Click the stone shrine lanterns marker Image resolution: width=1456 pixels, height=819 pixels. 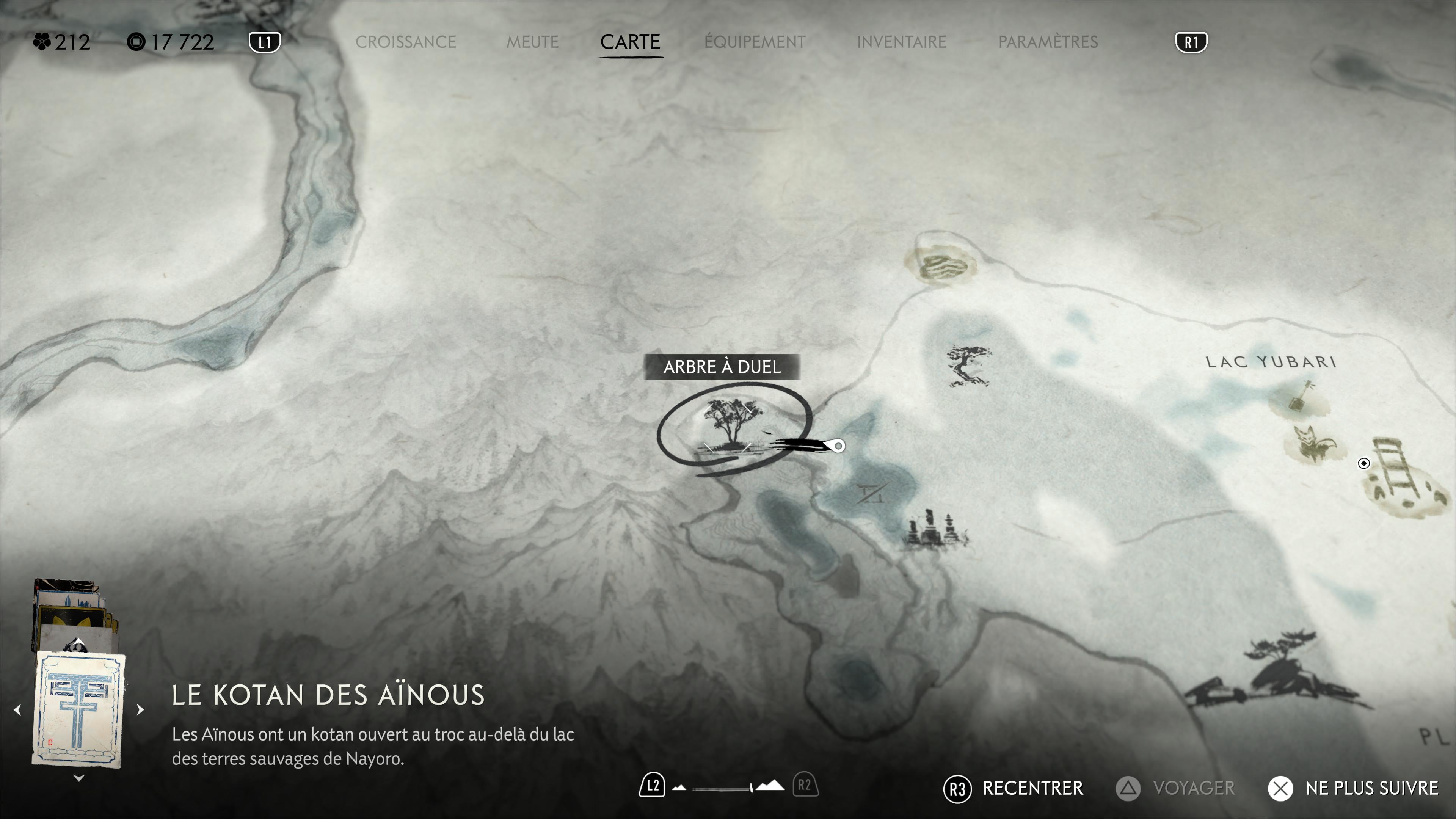click(x=934, y=529)
